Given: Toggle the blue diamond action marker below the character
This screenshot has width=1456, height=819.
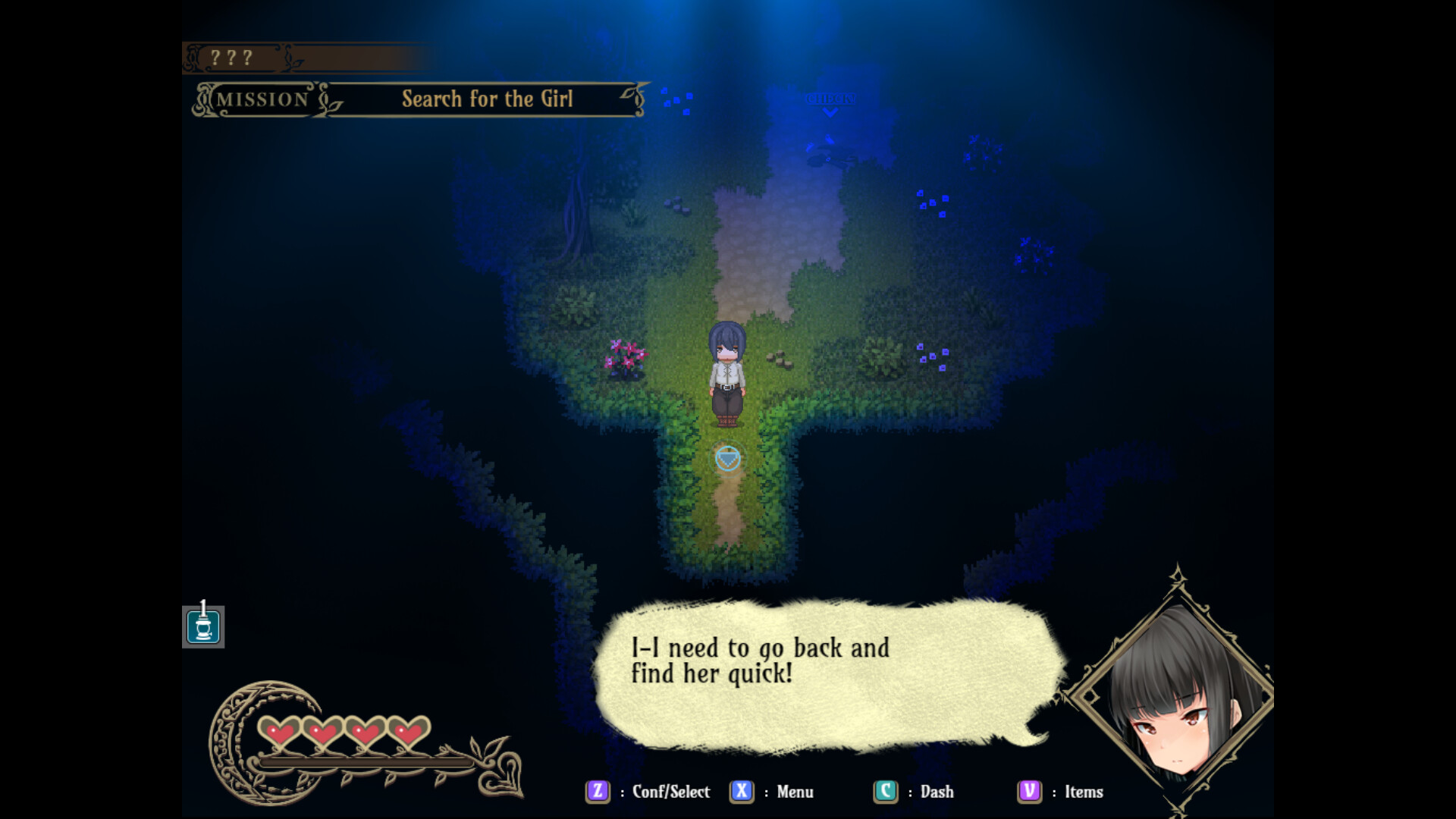Looking at the screenshot, I should coord(728,457).
